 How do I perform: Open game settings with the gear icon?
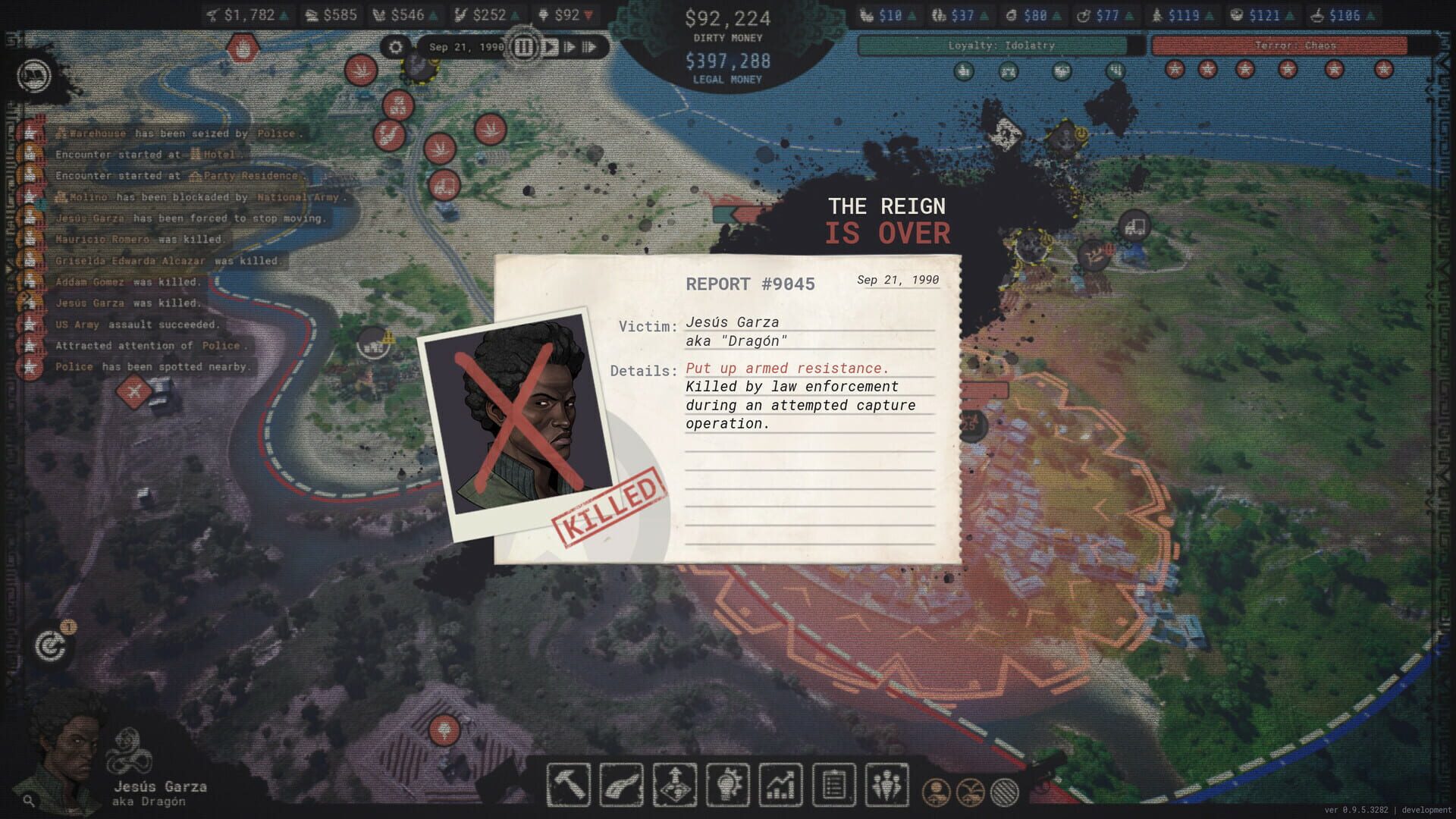(x=394, y=47)
